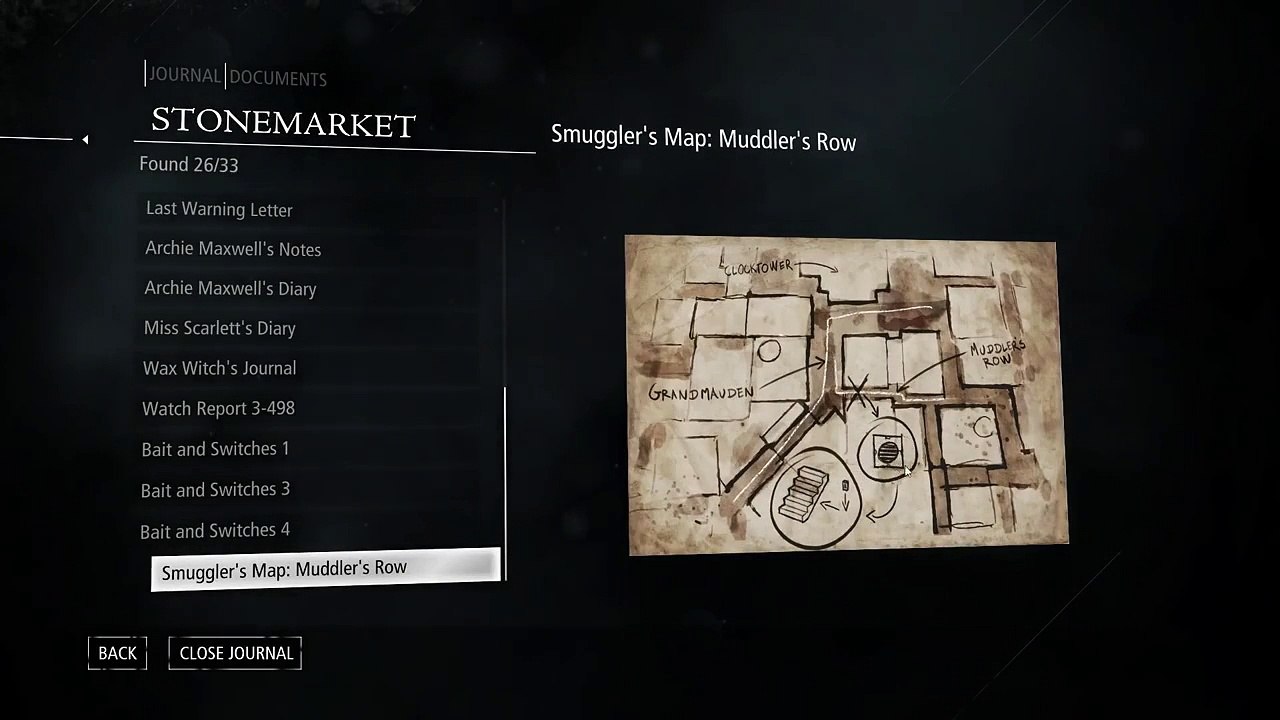Open the Last Warning Letter document
This screenshot has width=1280, height=720.
[219, 209]
